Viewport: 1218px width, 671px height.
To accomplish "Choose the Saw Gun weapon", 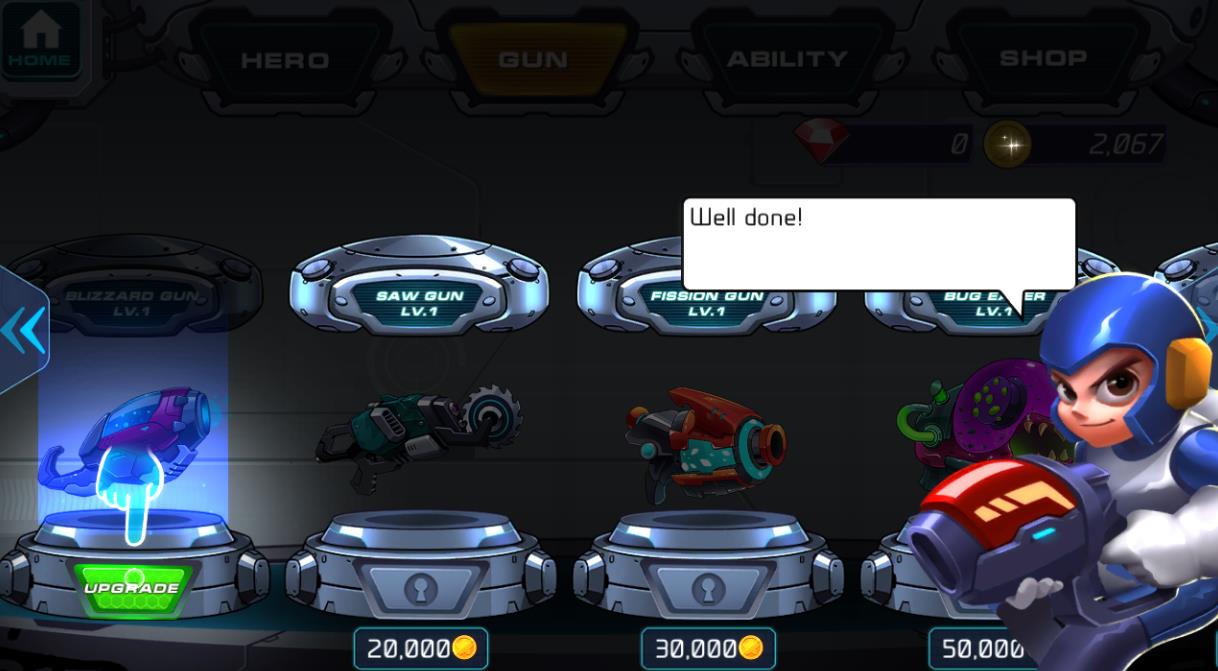I will coord(420,428).
